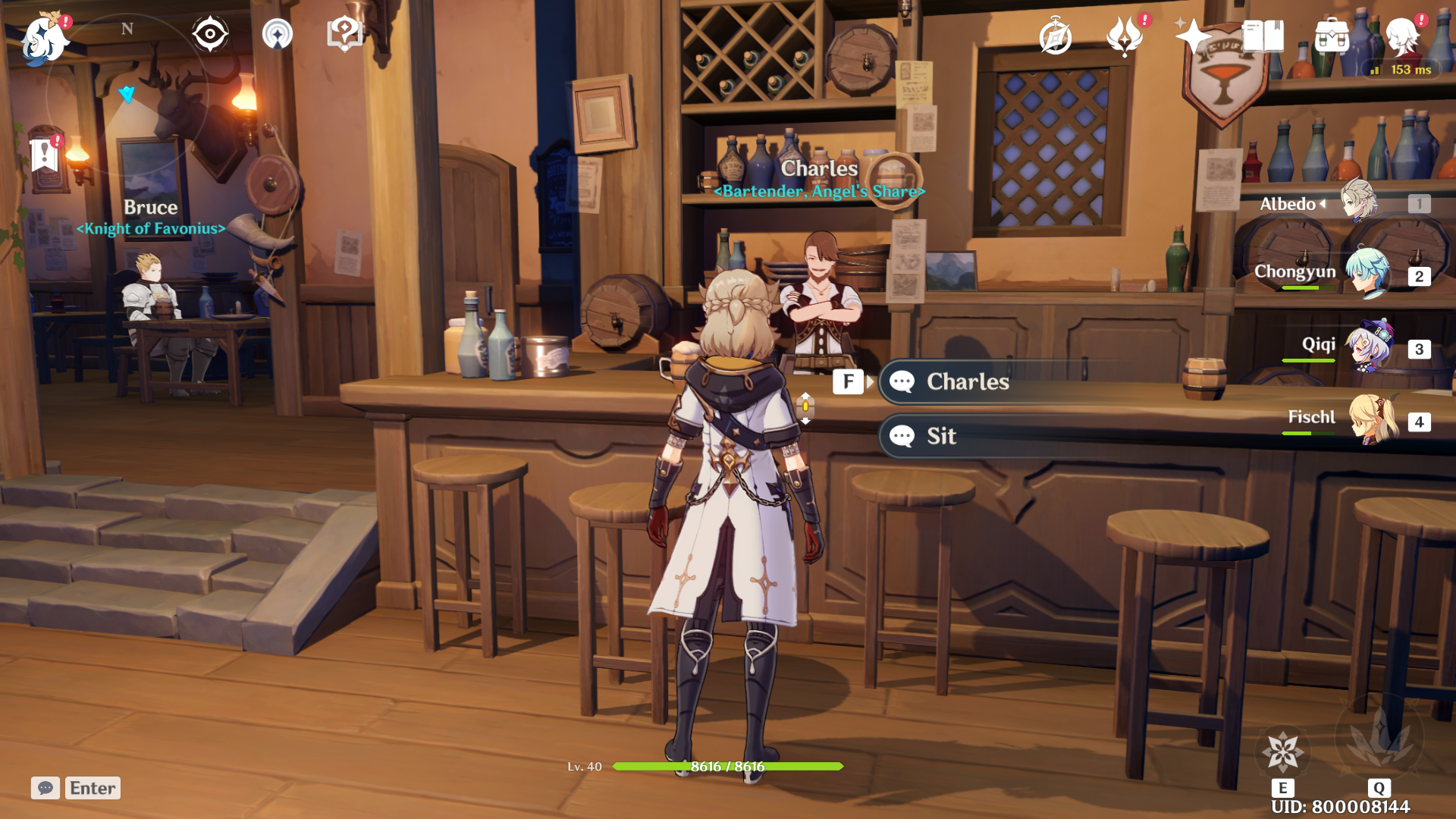Open the chat speech bubble
Screen dimensions: 1456x819
(x=45, y=788)
